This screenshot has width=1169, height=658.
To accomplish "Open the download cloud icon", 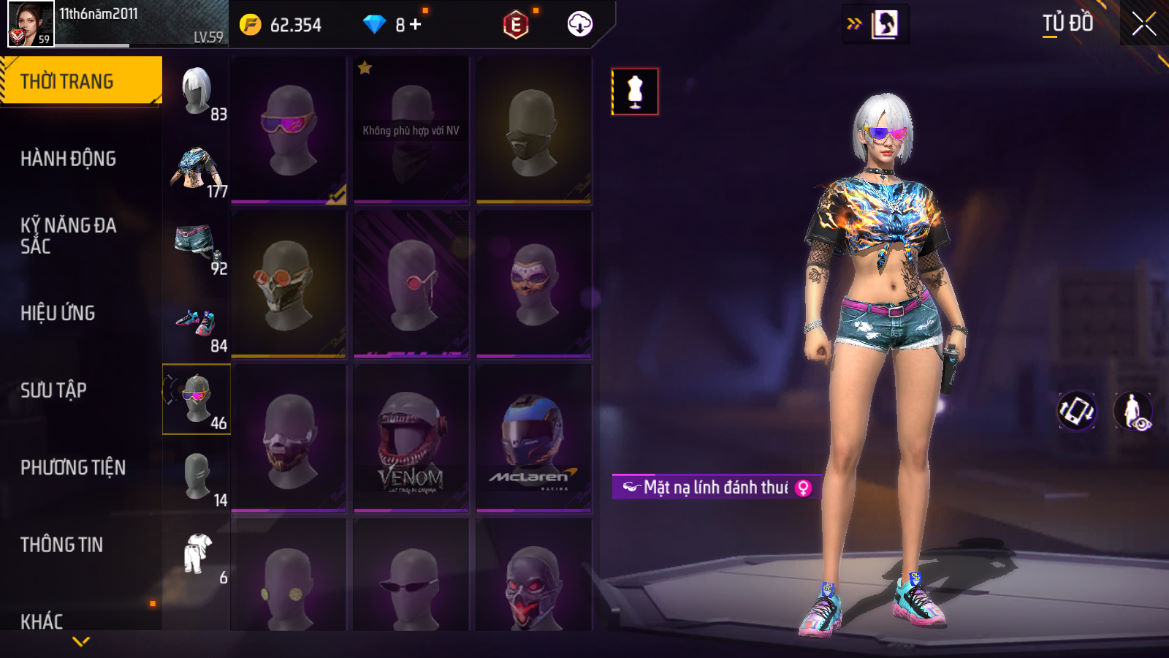I will tap(580, 24).
